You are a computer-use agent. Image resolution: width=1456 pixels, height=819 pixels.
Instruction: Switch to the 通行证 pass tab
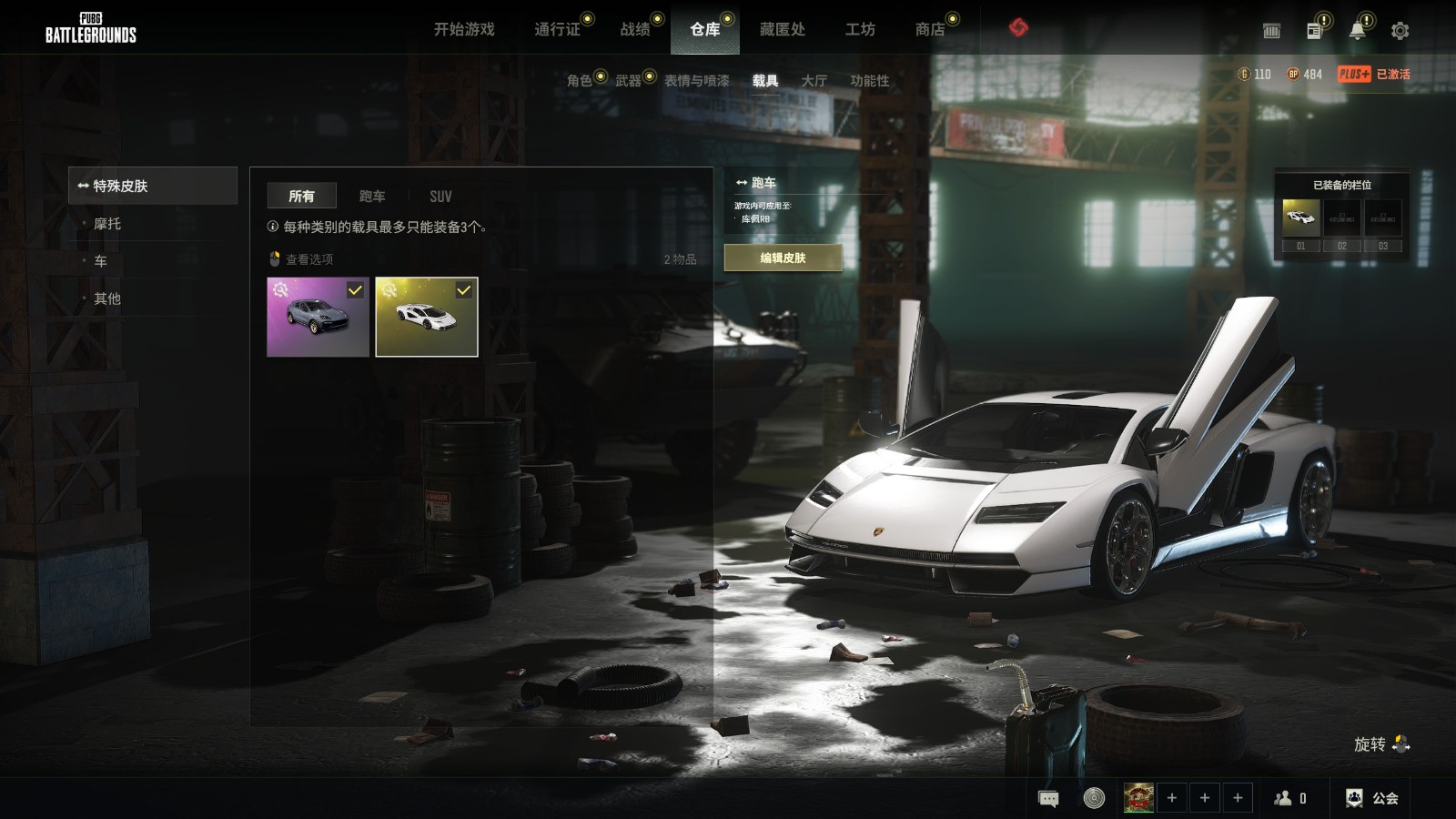click(557, 29)
